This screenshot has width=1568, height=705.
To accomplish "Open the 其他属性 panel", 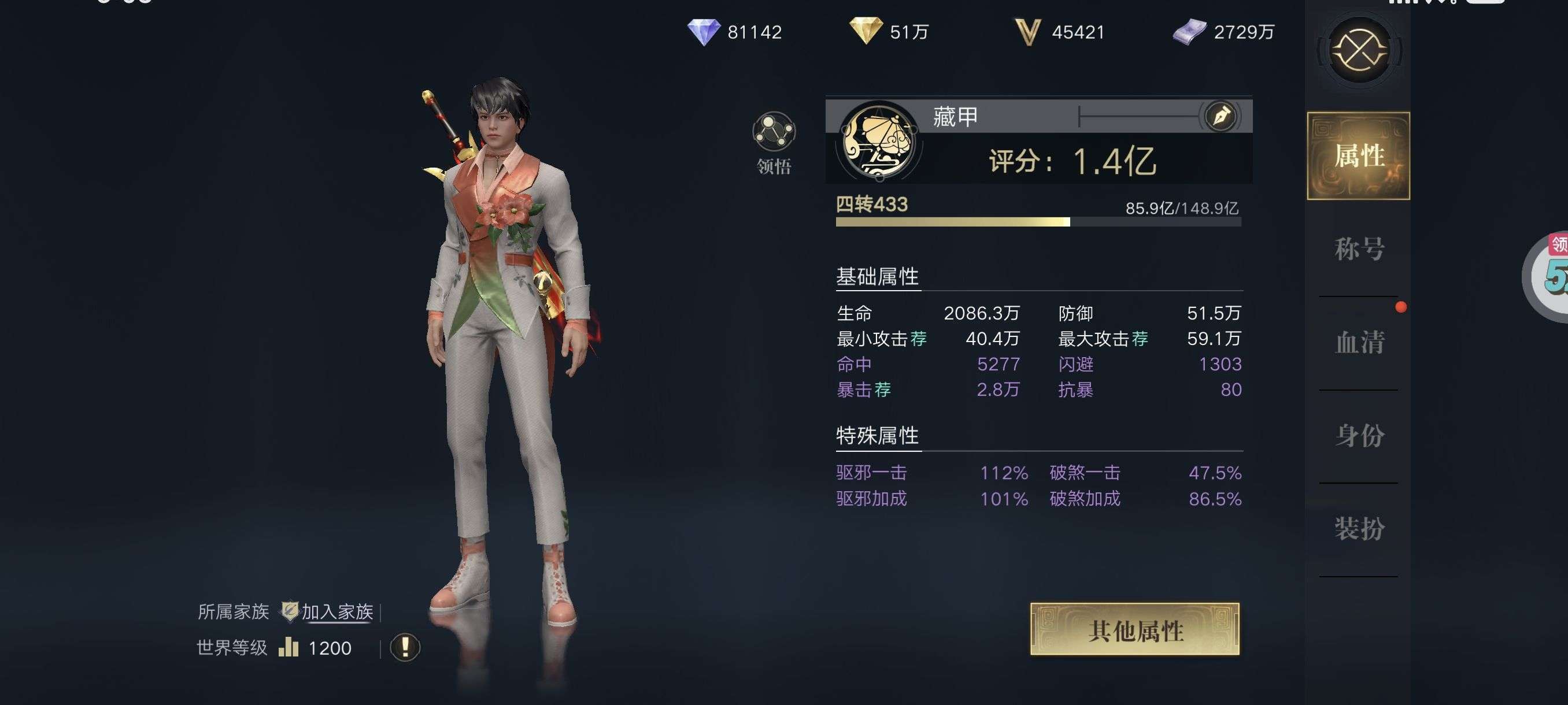I will tap(1134, 629).
